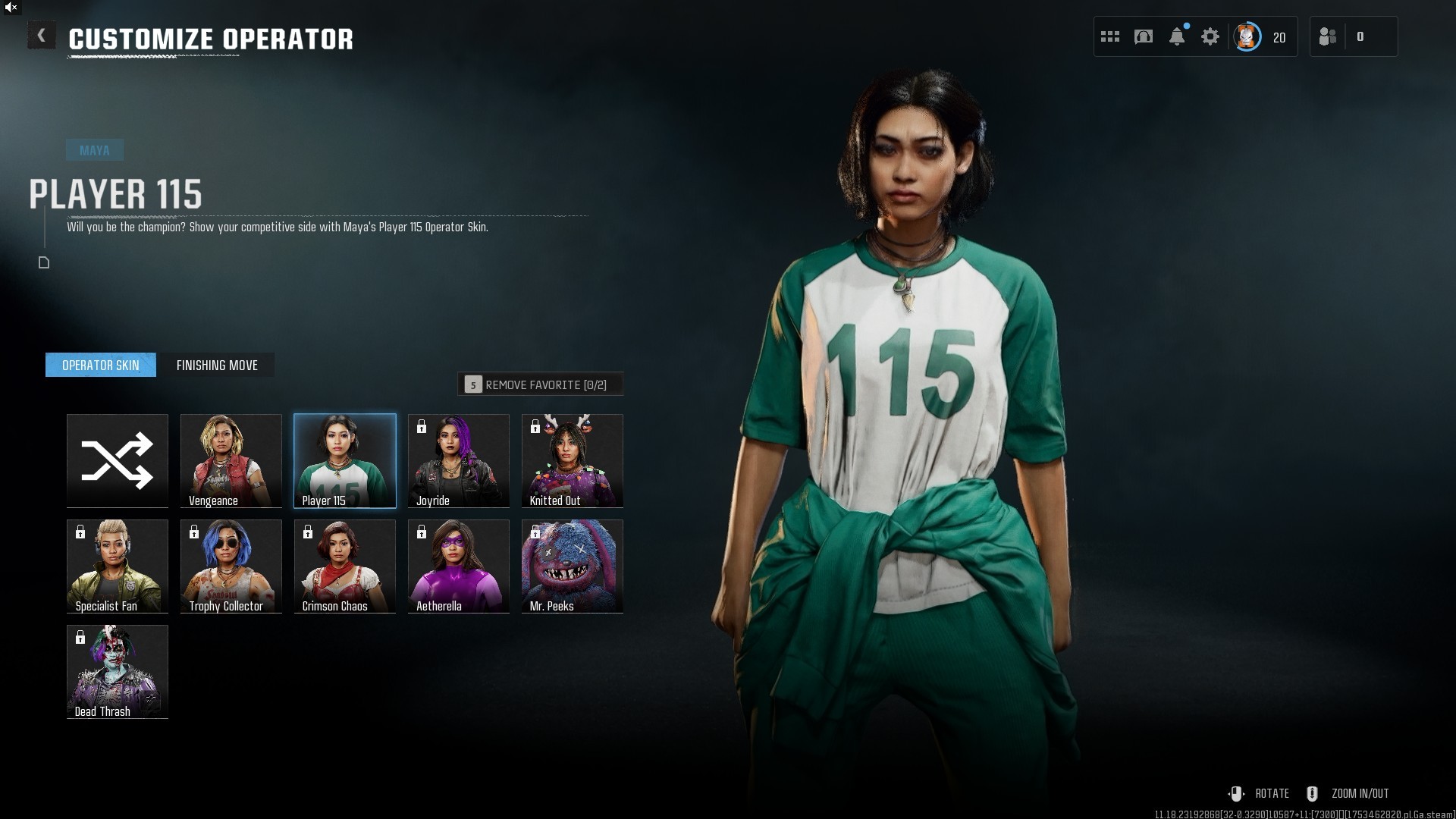Screen dimensions: 1456x819
Task: Select the locked Joyride skin
Action: point(459,460)
